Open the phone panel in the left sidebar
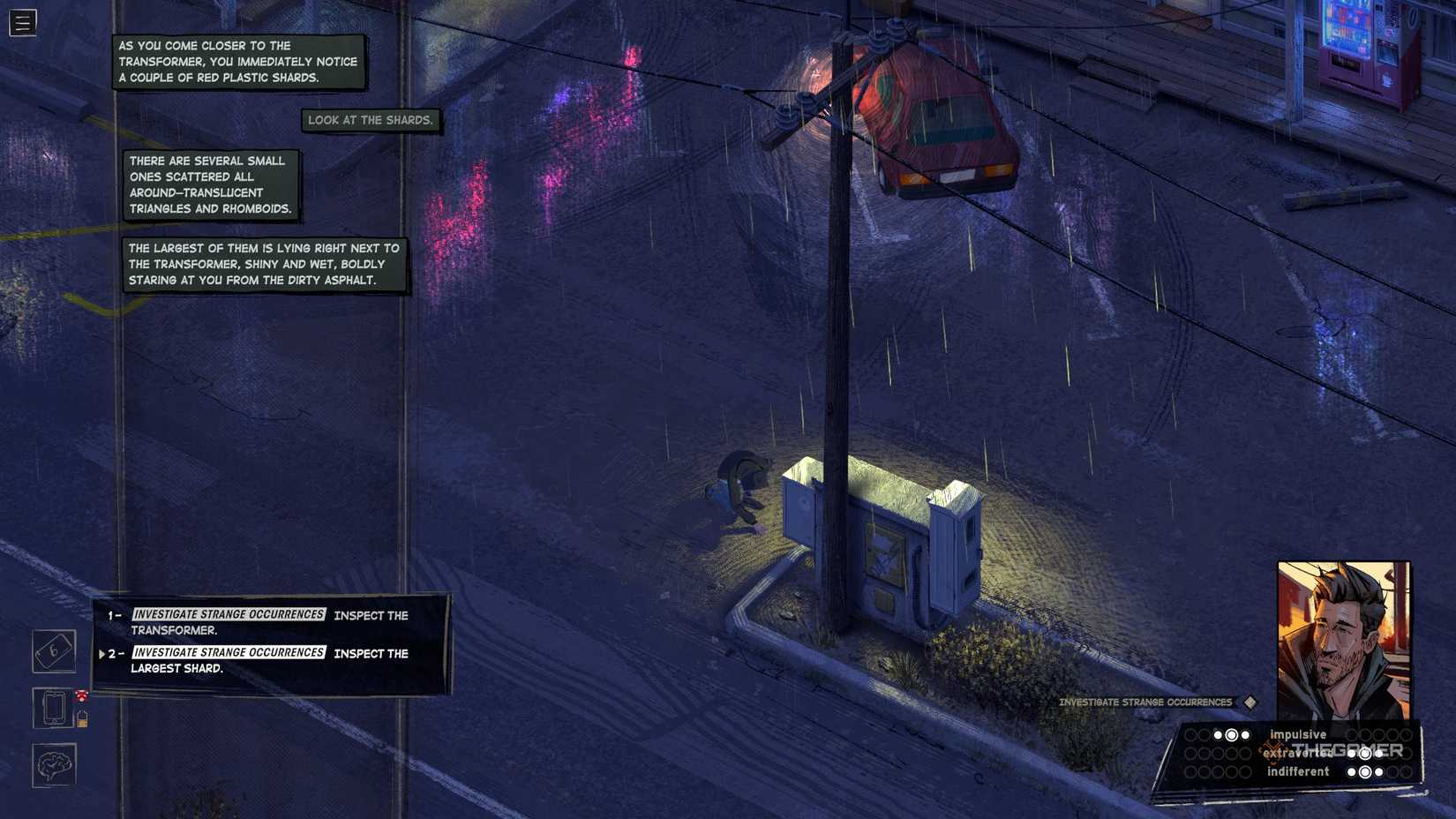 (x=54, y=709)
